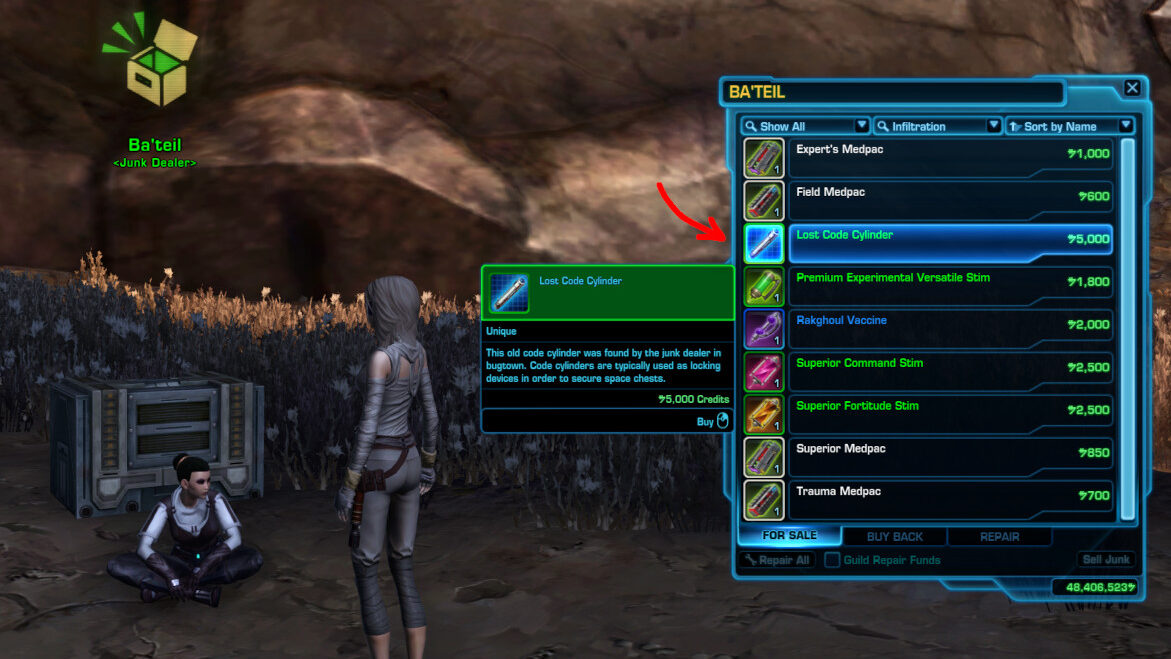Click the vendor list scrollbar
The height and width of the screenshot is (659, 1171).
click(1128, 328)
